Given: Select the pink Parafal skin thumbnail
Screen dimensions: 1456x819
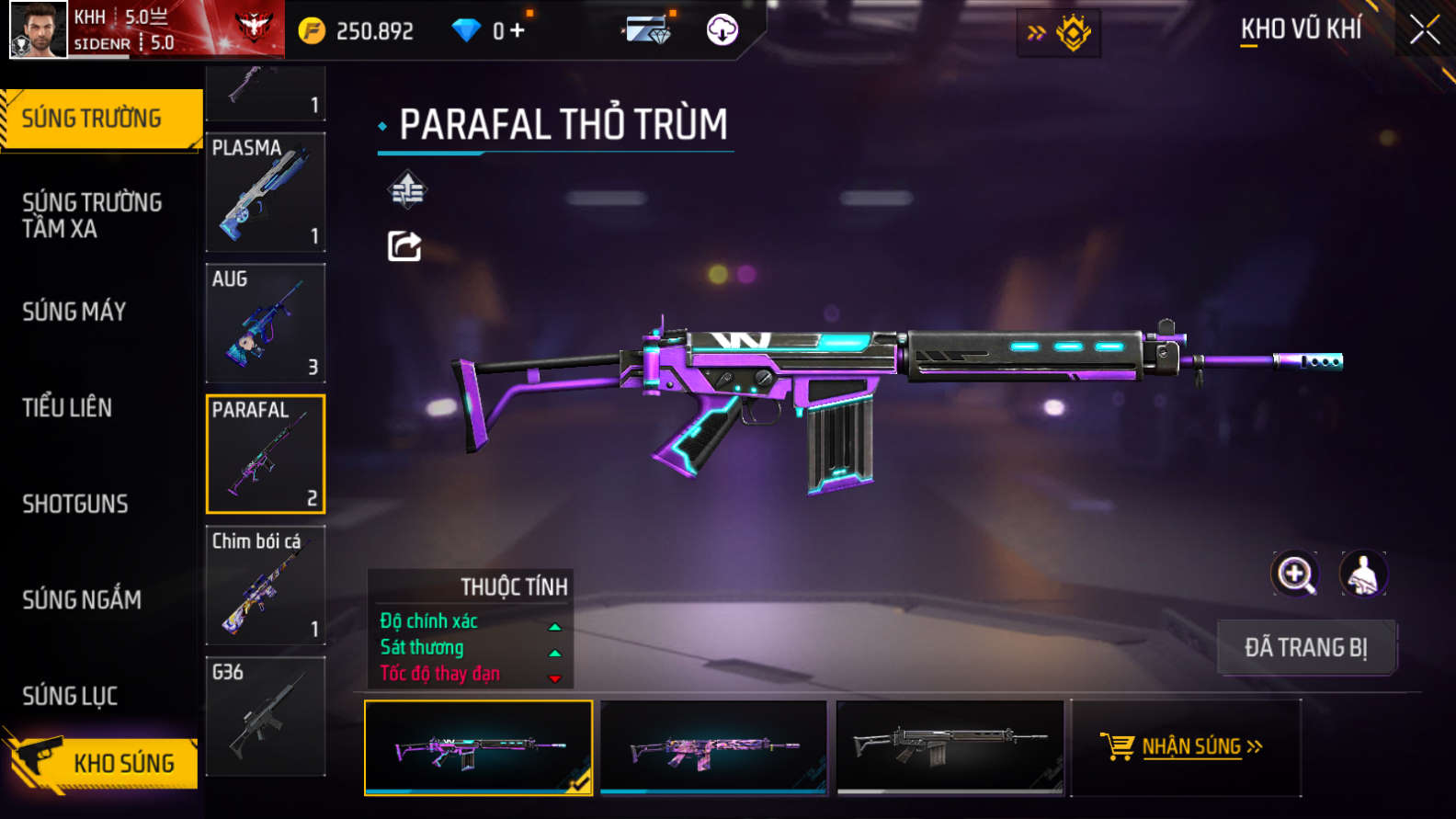Looking at the screenshot, I should click(x=713, y=747).
